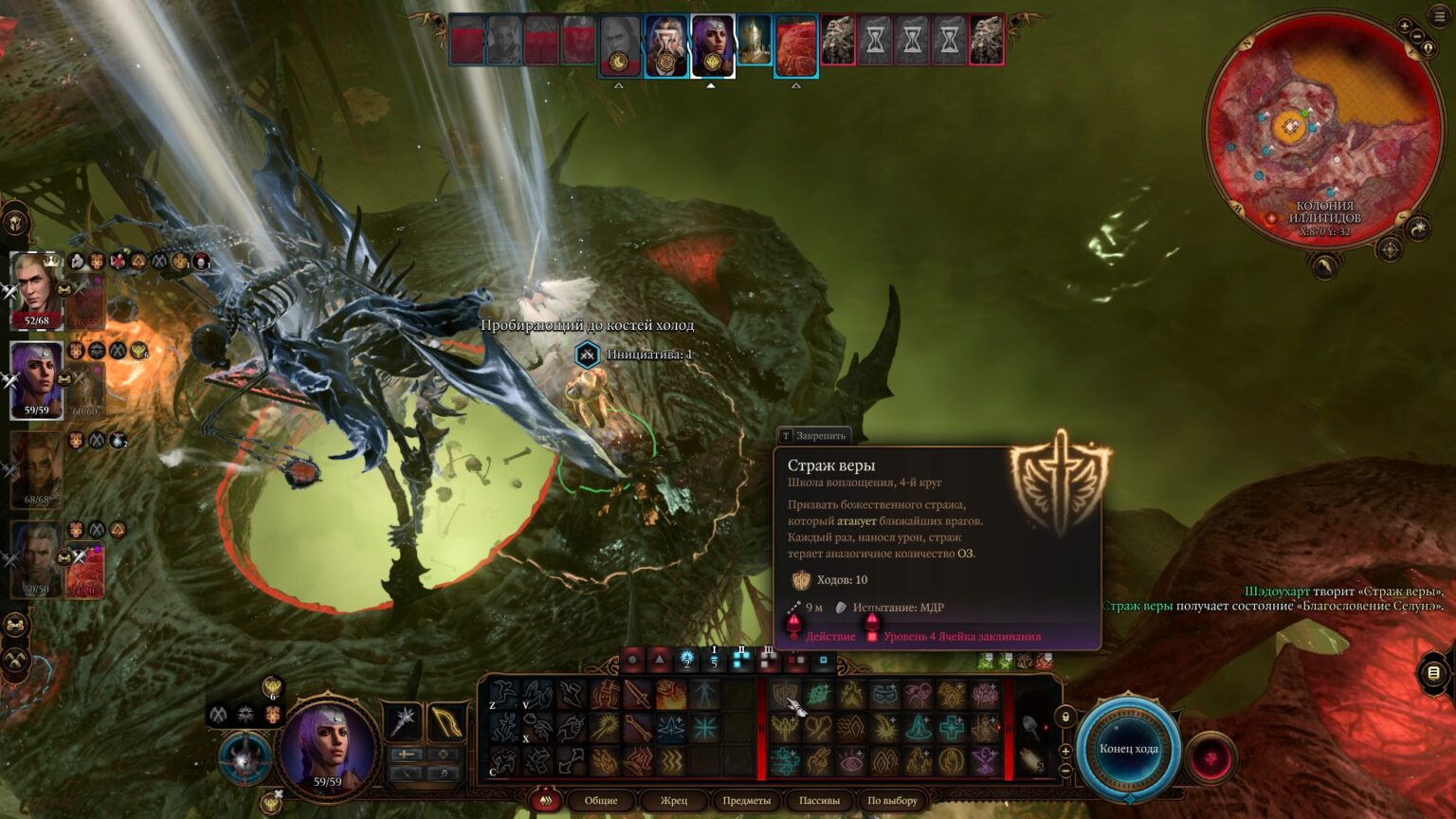Open the main menu hamburger button
Viewport: 1456px width, 819px height.
tap(1439, 16)
